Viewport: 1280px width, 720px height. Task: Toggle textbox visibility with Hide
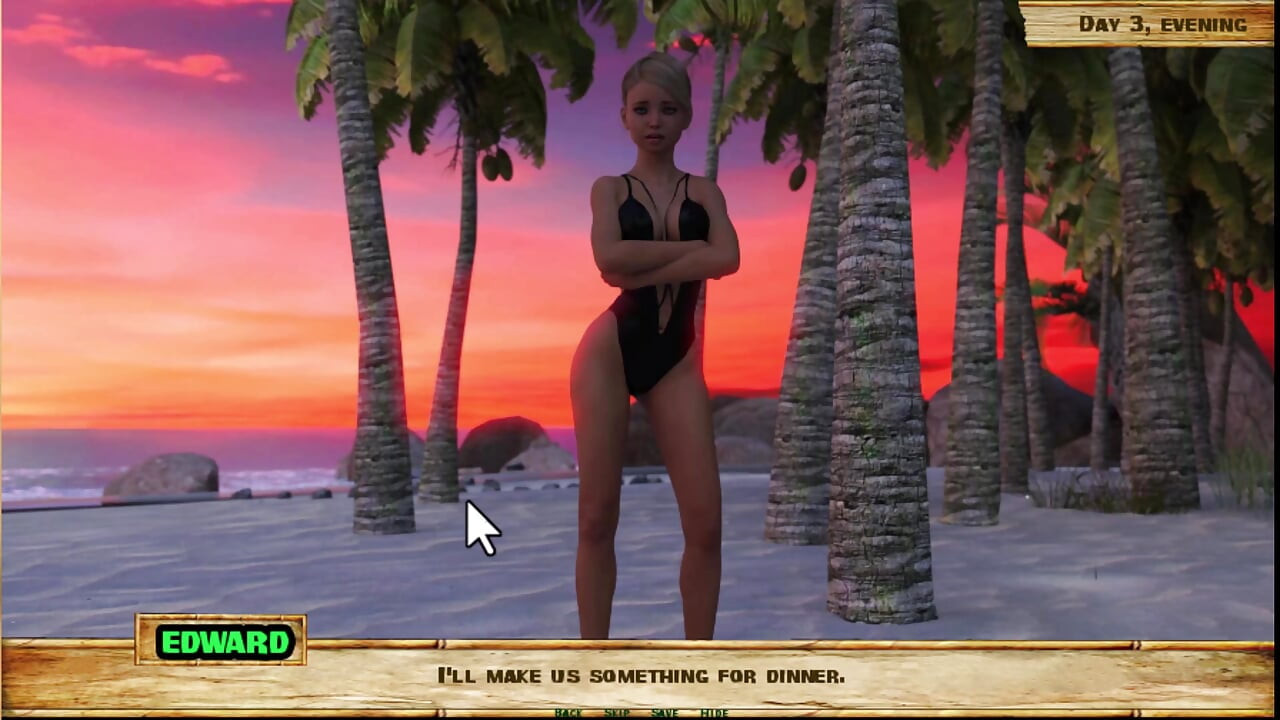pyautogui.click(x=714, y=713)
